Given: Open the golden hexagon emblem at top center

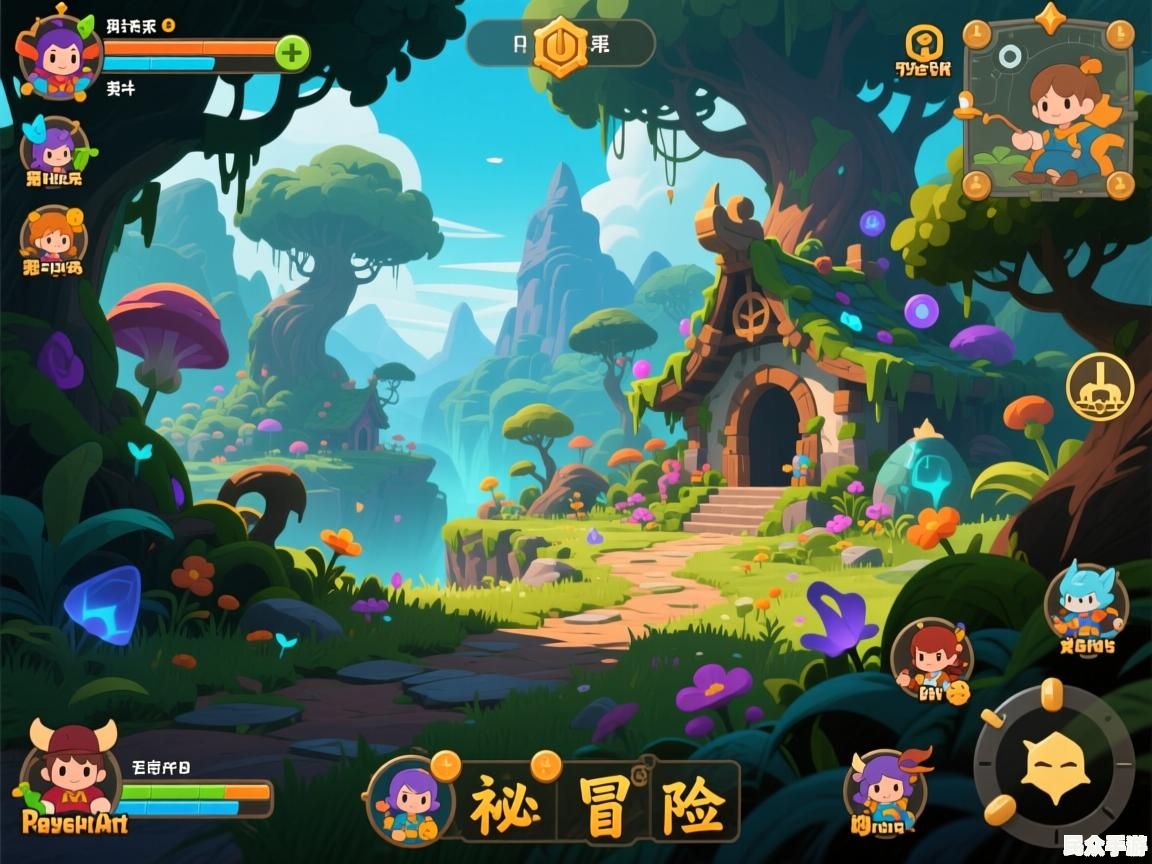Looking at the screenshot, I should click(x=560, y=45).
